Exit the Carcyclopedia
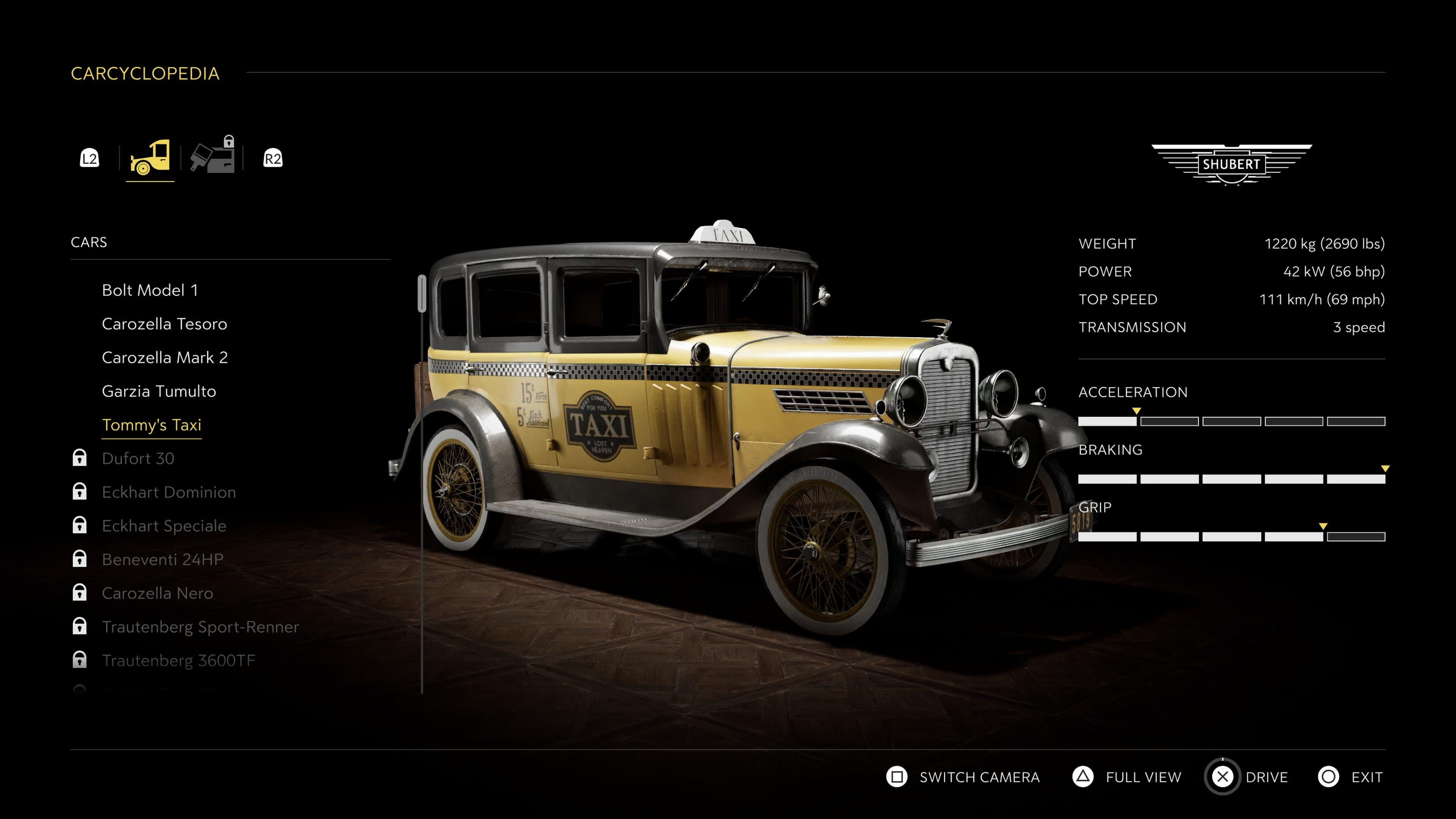The width and height of the screenshot is (1456, 819). [x=1351, y=777]
